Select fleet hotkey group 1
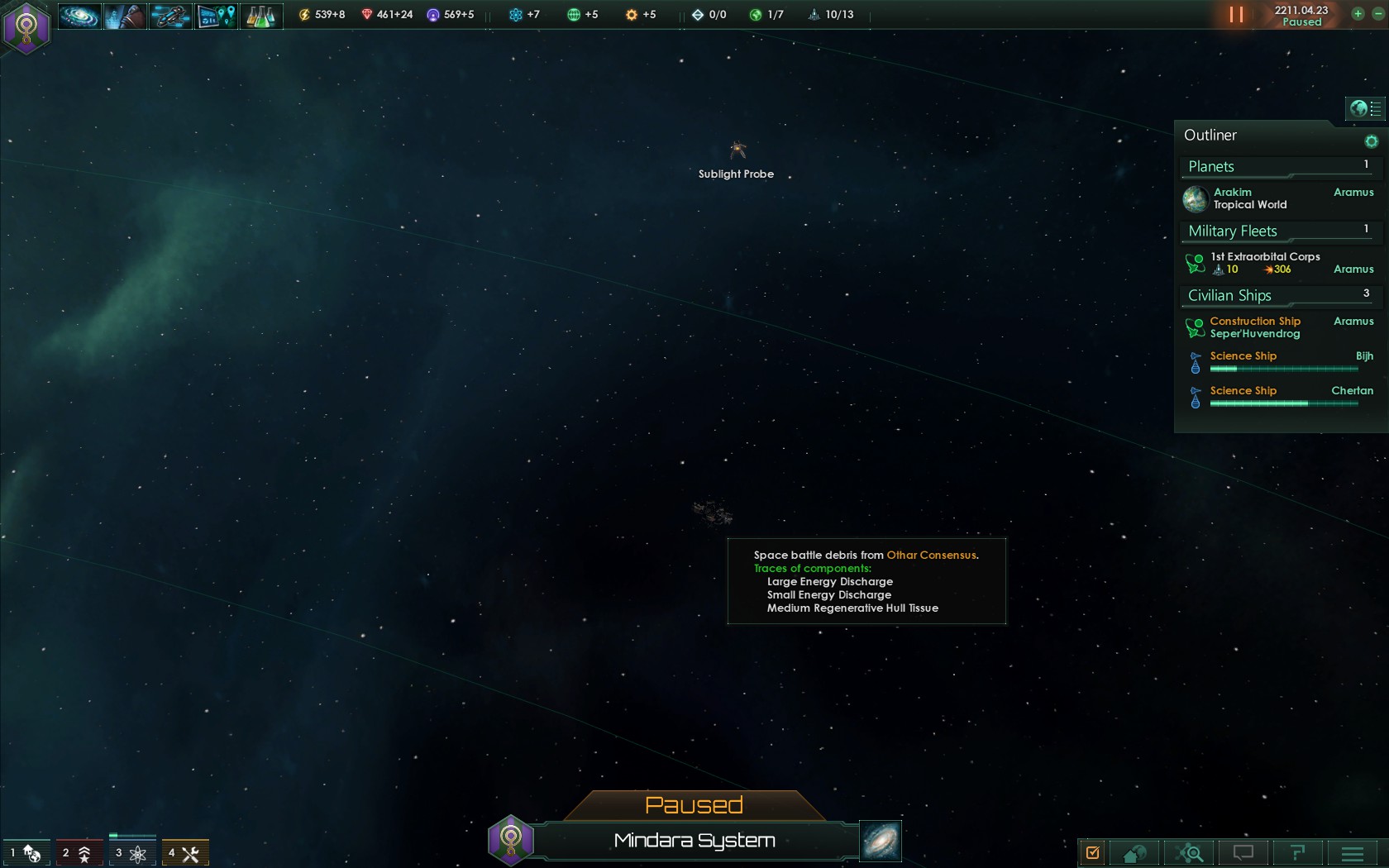 tap(25, 852)
